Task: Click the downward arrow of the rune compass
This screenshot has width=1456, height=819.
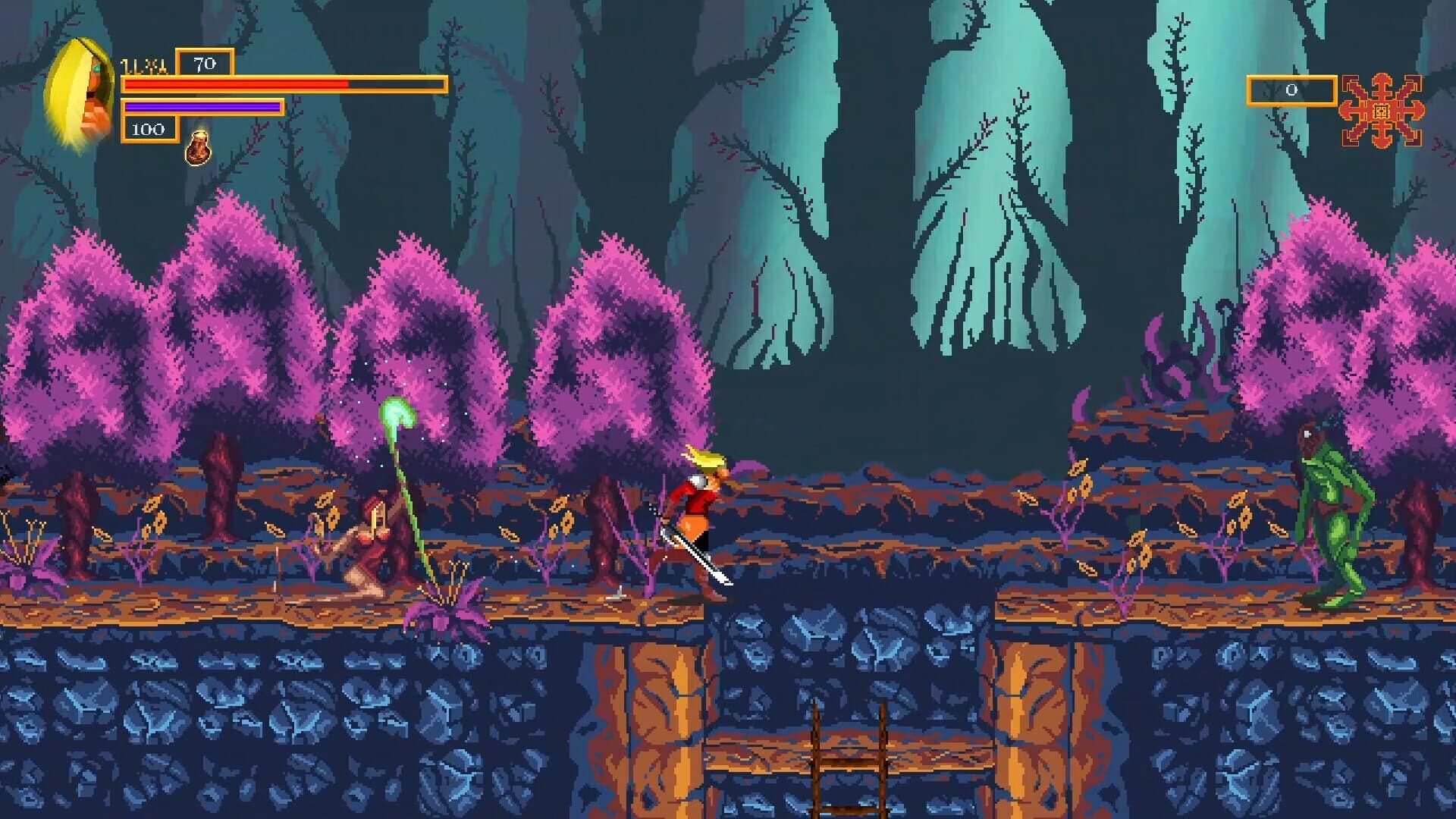Action: tap(1382, 140)
